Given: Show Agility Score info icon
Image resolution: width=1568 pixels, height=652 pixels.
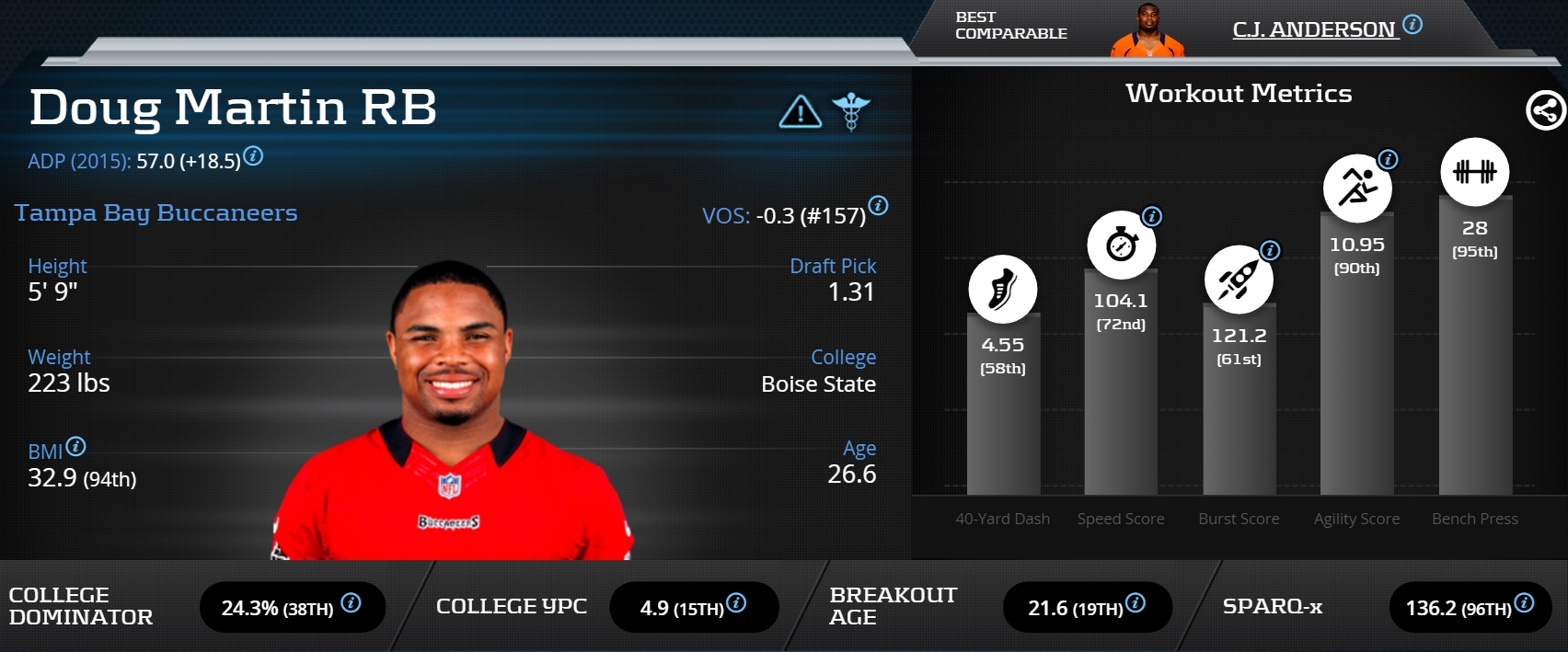Looking at the screenshot, I should coord(1388,160).
